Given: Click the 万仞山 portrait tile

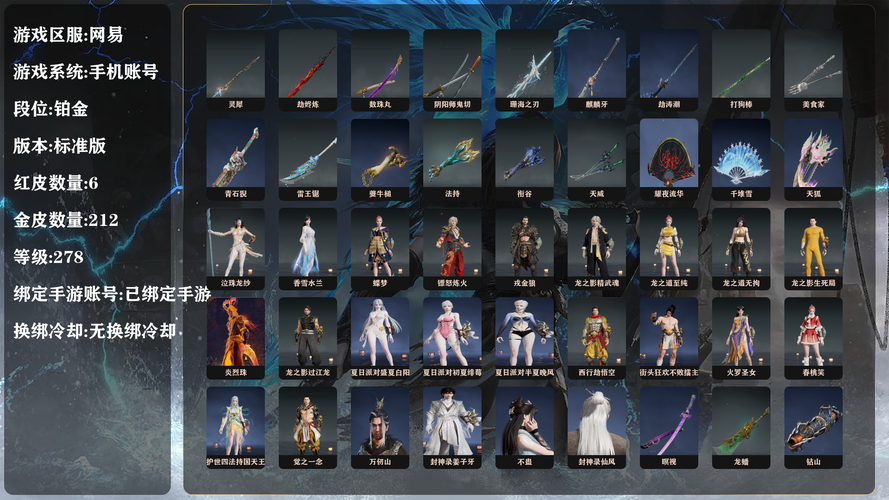Looking at the screenshot, I should pos(379,425).
